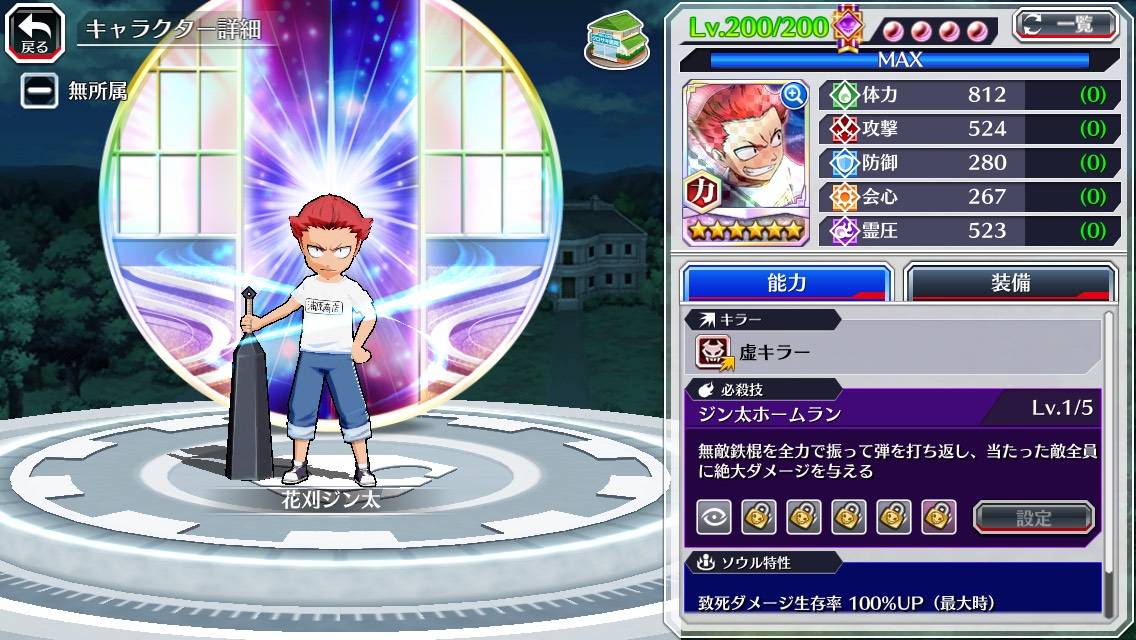Viewport: 1136px width, 640px height.
Task: Go back with the 戻る button
Action: [35, 30]
